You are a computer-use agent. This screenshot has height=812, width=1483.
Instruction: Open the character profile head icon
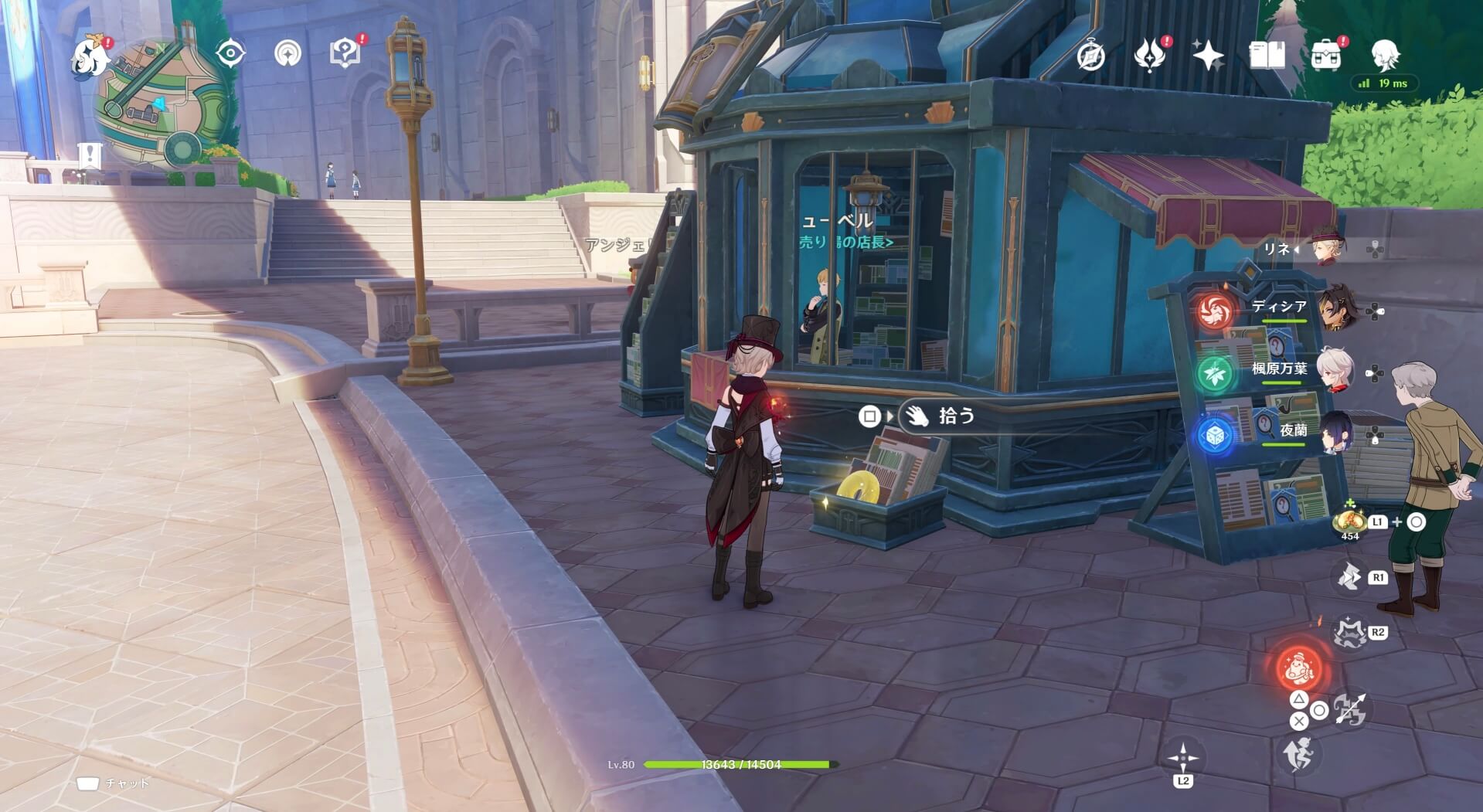1385,56
